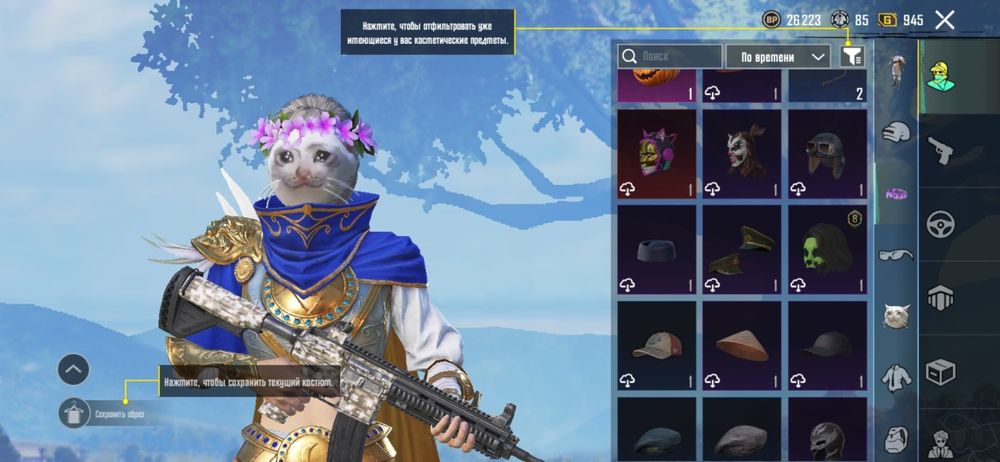Save the current outfit with the hanger button
1000x462 pixels.
coord(75,412)
